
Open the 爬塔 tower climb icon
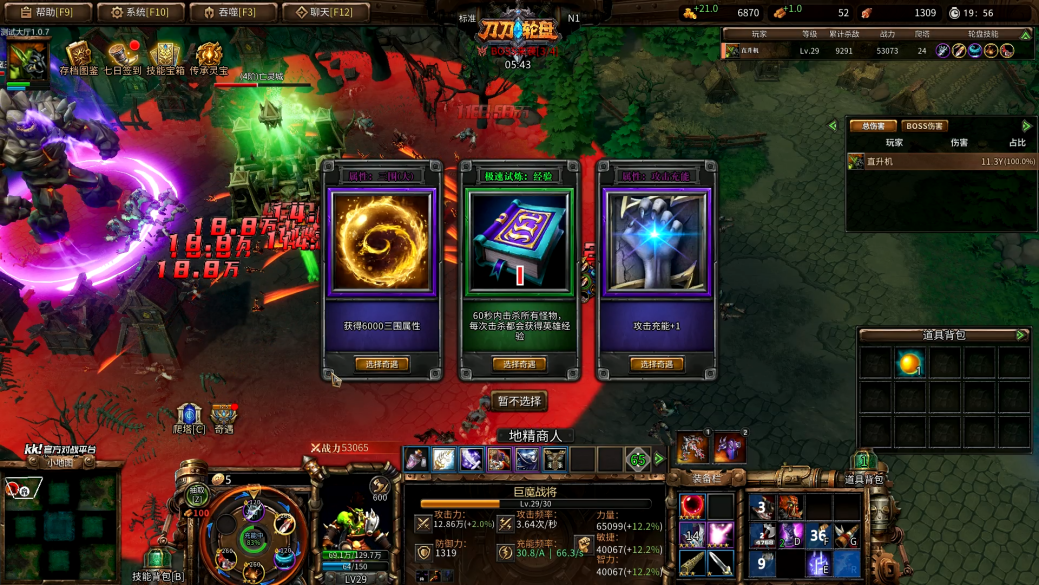(x=189, y=415)
